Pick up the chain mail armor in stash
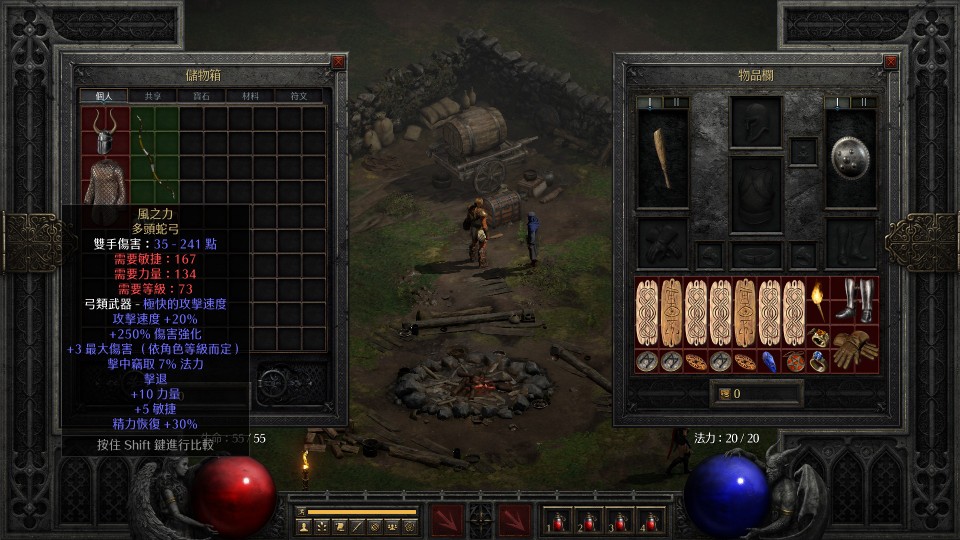This screenshot has width=960, height=540. 104,182
